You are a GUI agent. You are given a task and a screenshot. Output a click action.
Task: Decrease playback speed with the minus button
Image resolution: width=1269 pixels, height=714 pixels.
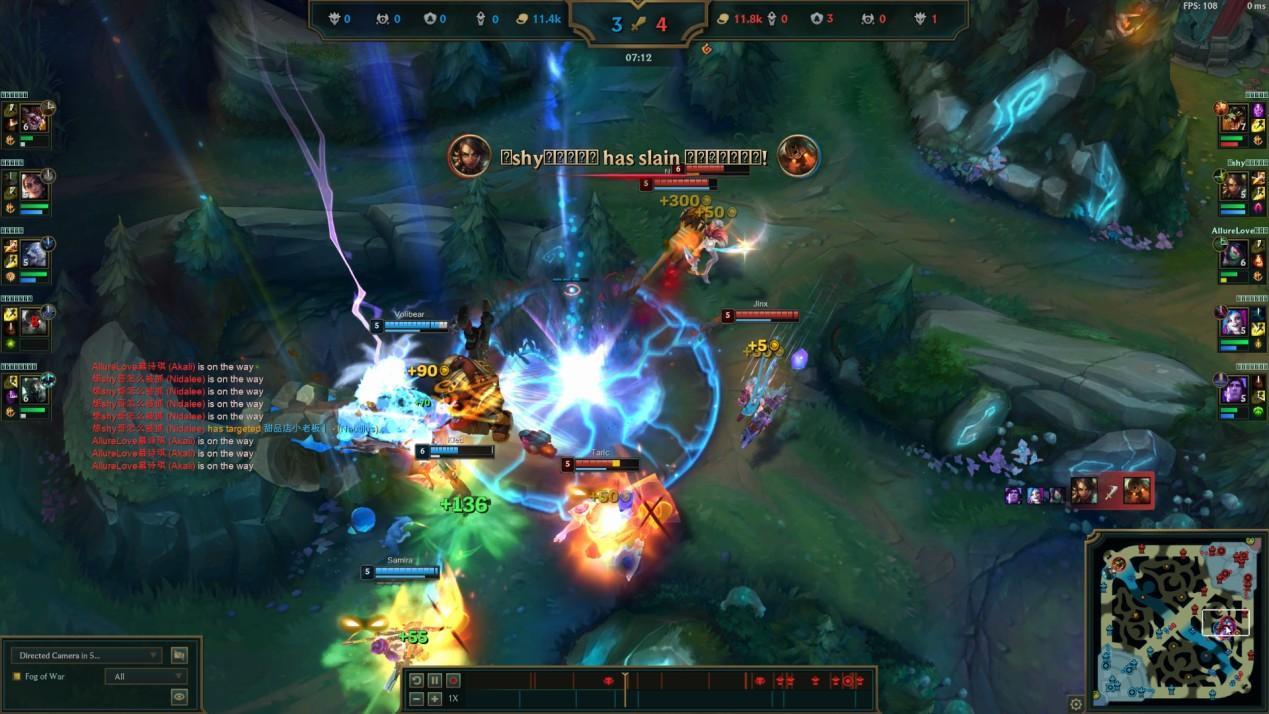coord(417,698)
